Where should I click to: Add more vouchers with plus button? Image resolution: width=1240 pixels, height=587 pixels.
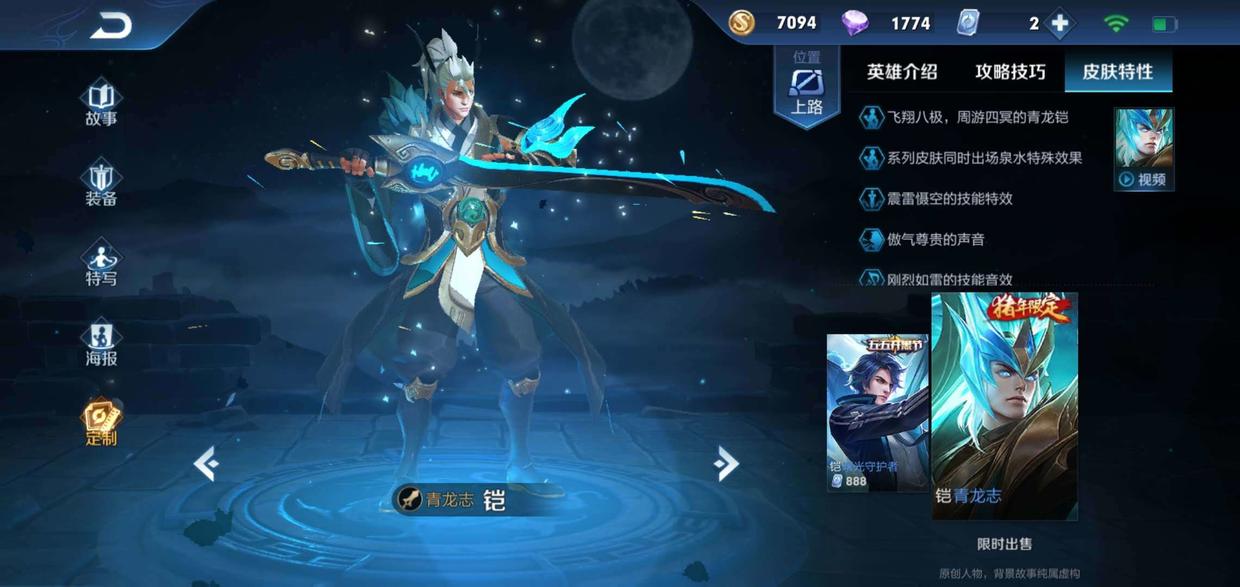(x=1060, y=23)
